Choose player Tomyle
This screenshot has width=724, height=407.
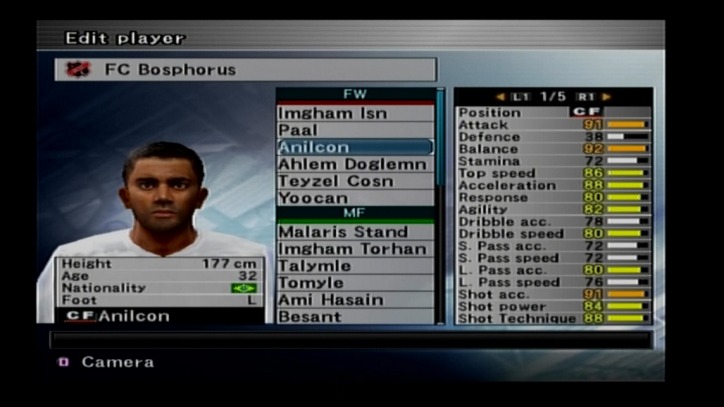(355, 283)
